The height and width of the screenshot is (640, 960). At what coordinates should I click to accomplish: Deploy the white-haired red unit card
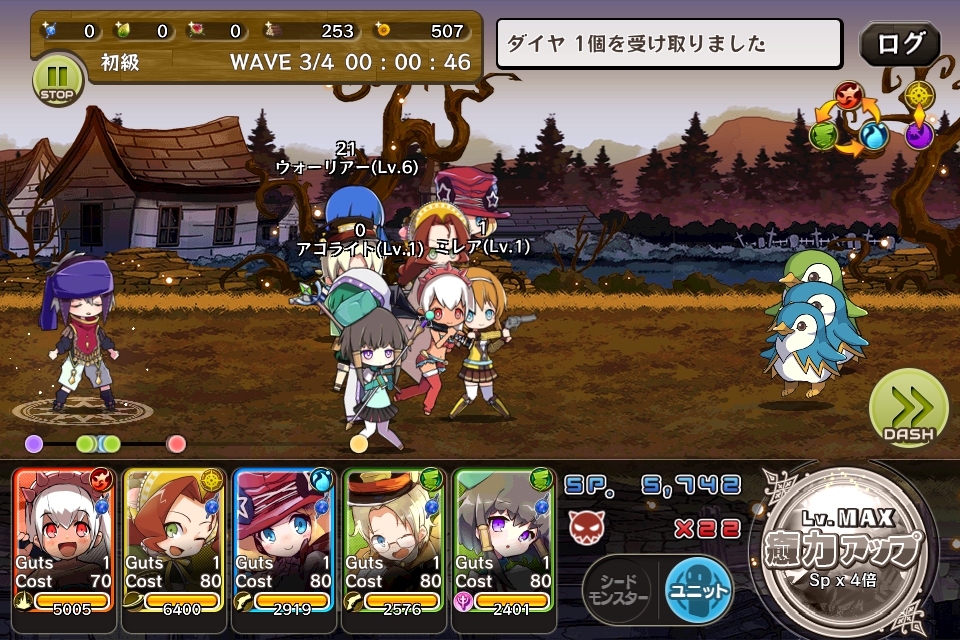(x=65, y=538)
